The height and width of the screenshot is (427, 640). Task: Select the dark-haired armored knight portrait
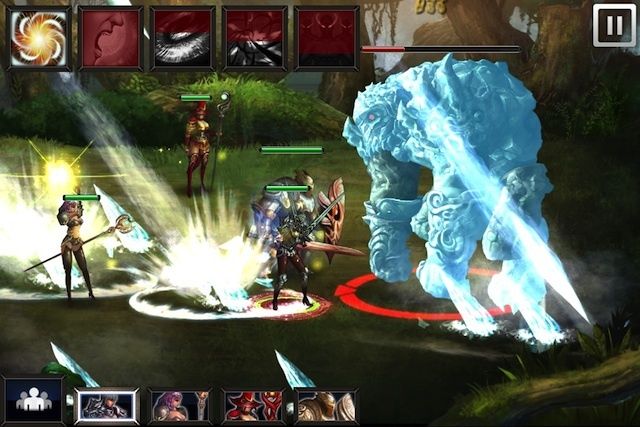click(107, 406)
